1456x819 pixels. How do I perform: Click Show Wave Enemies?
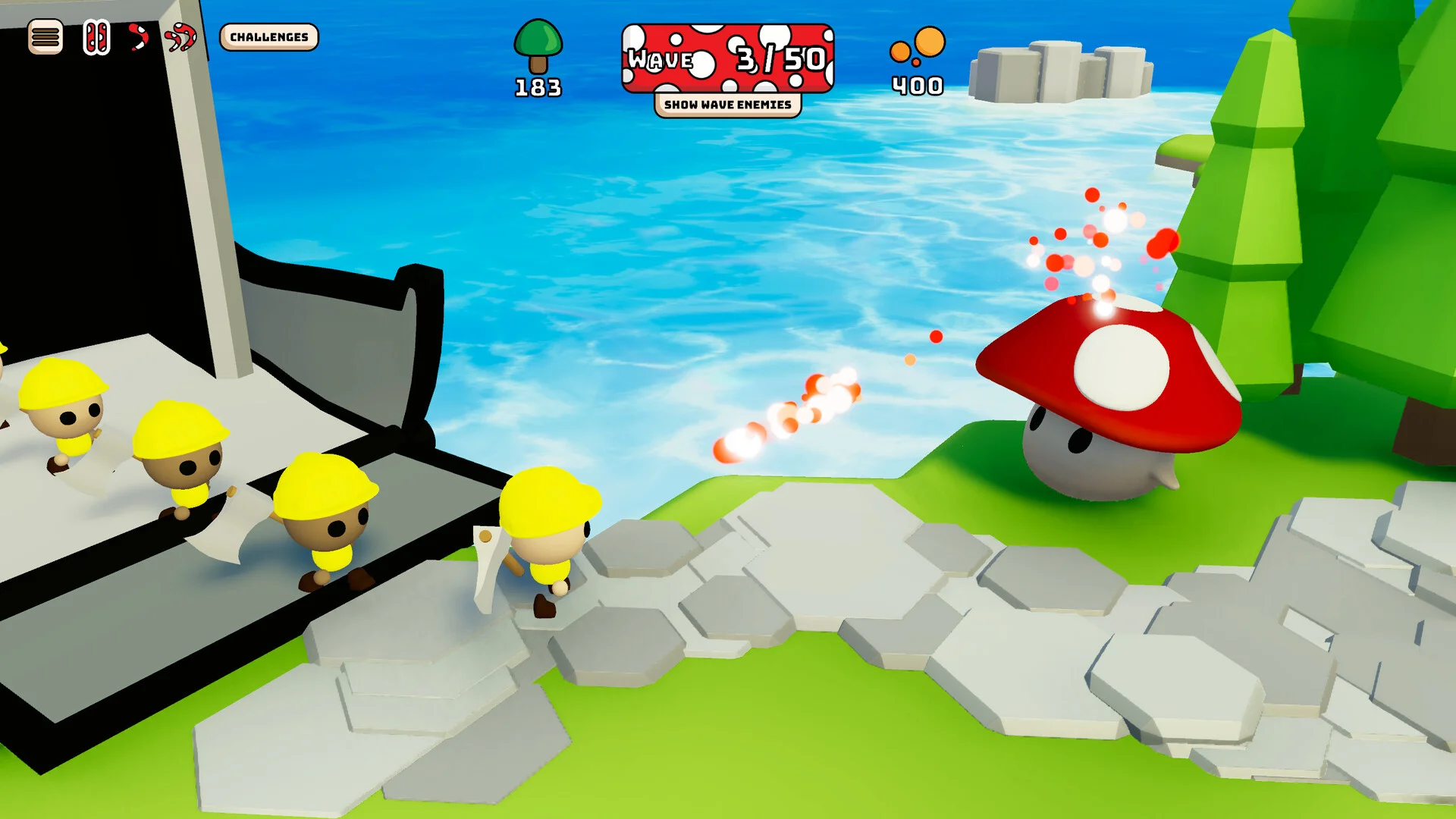click(x=727, y=105)
